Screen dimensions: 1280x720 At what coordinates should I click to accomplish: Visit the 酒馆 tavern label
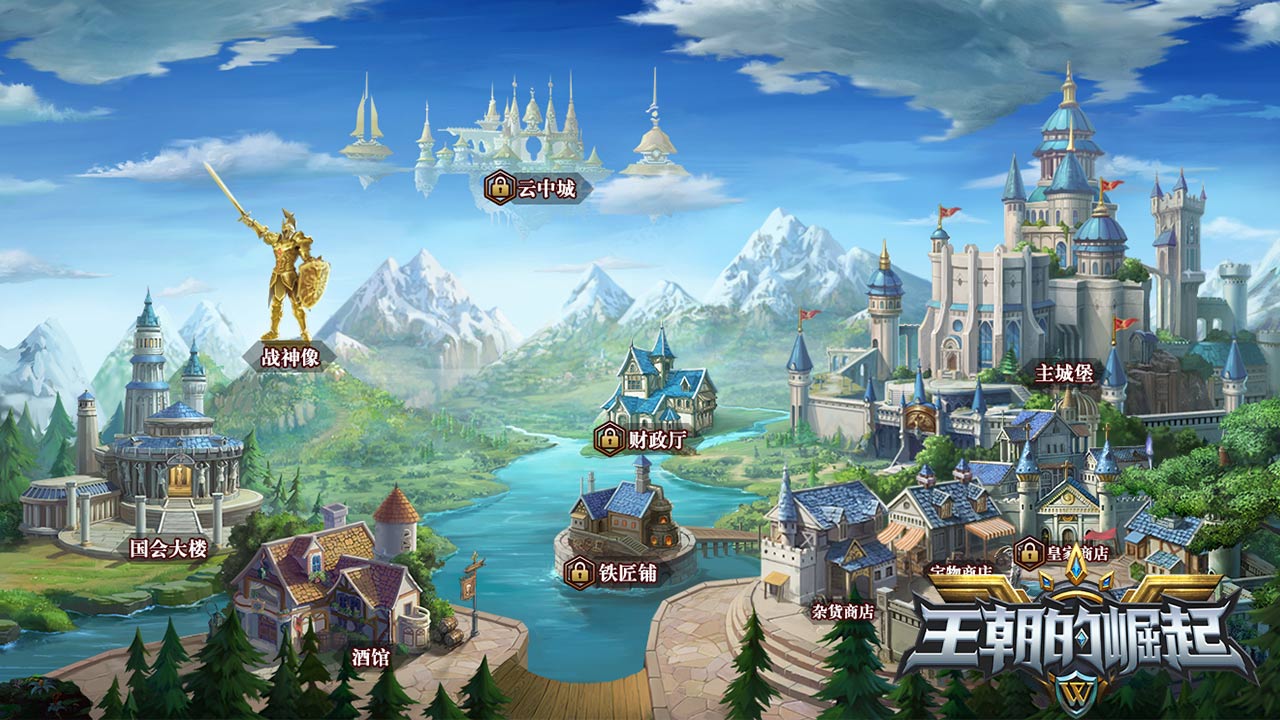(x=371, y=657)
